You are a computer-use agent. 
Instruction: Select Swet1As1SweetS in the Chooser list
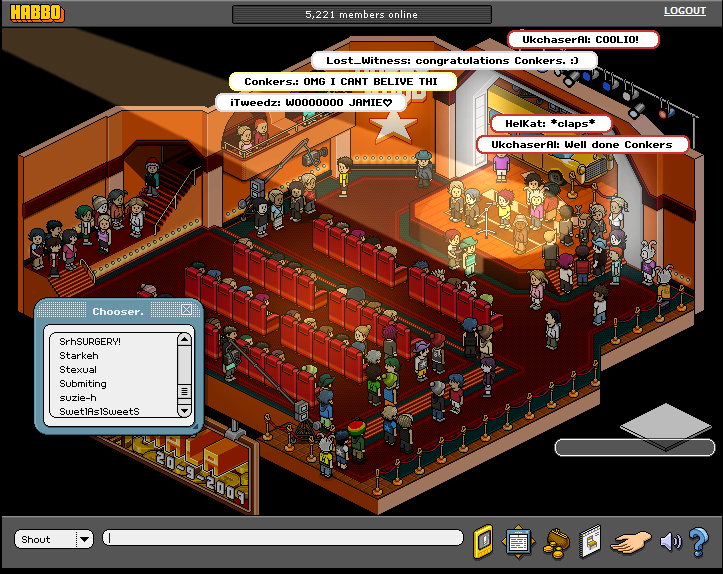click(x=99, y=411)
